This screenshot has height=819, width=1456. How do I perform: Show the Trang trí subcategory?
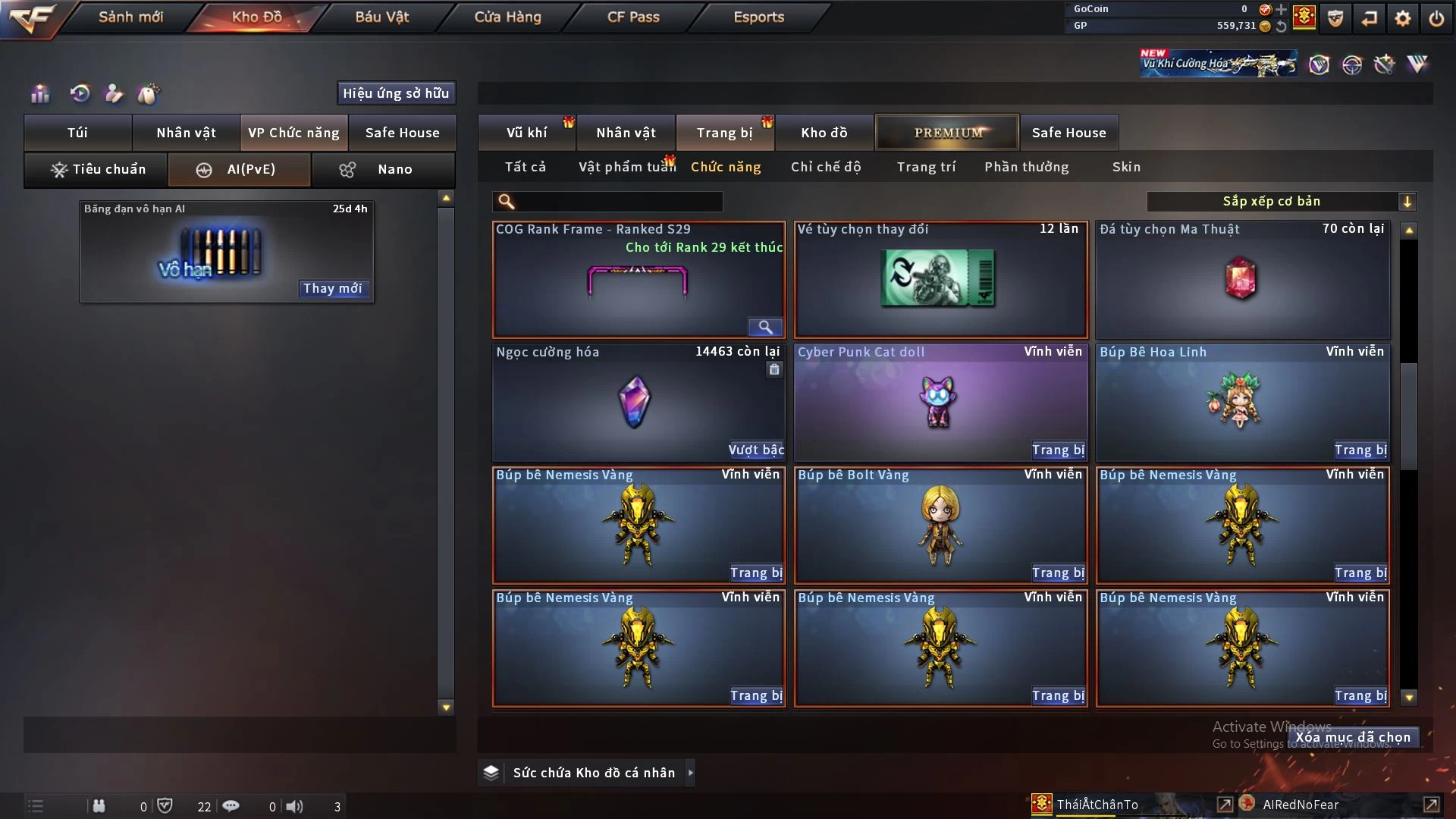click(926, 167)
